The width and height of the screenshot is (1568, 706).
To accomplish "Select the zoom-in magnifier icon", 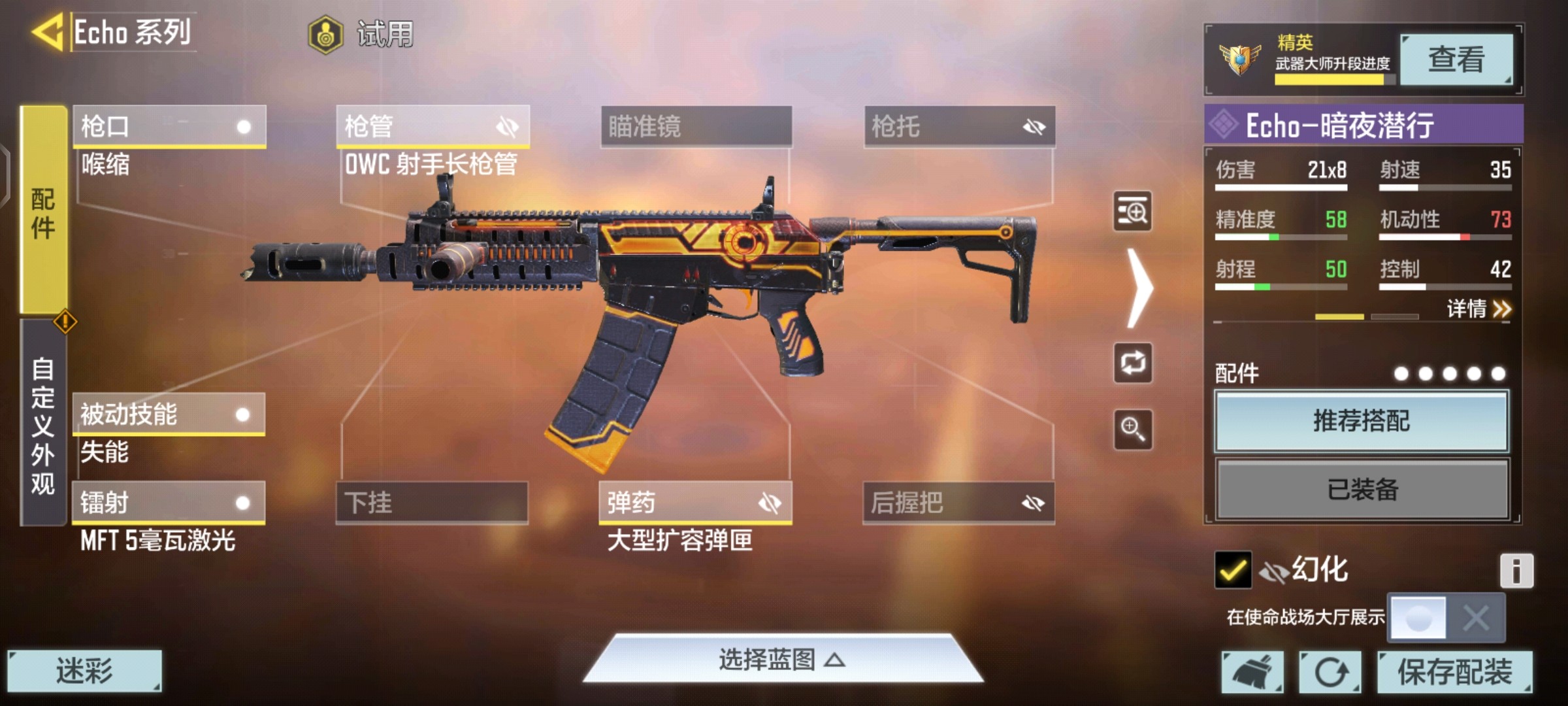I will tap(1134, 430).
